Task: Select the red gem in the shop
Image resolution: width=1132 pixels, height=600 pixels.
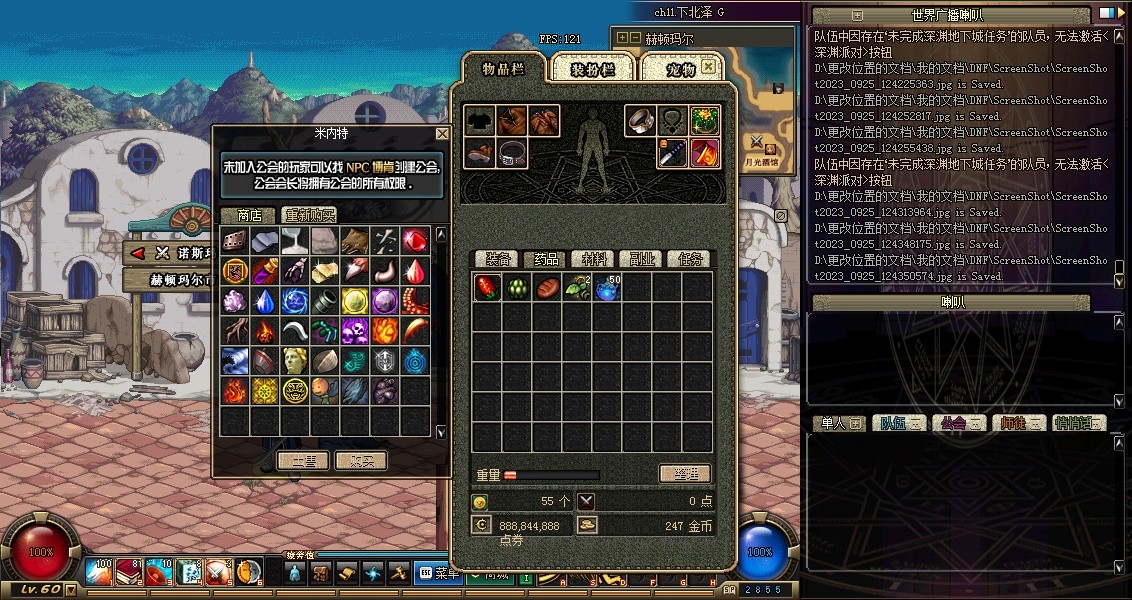Action: click(x=416, y=241)
